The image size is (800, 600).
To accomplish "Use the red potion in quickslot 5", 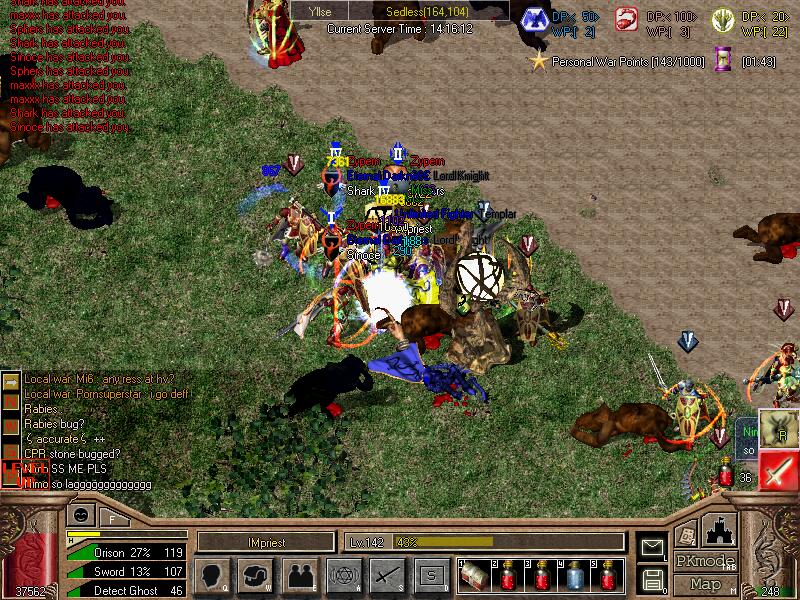I will tap(608, 576).
